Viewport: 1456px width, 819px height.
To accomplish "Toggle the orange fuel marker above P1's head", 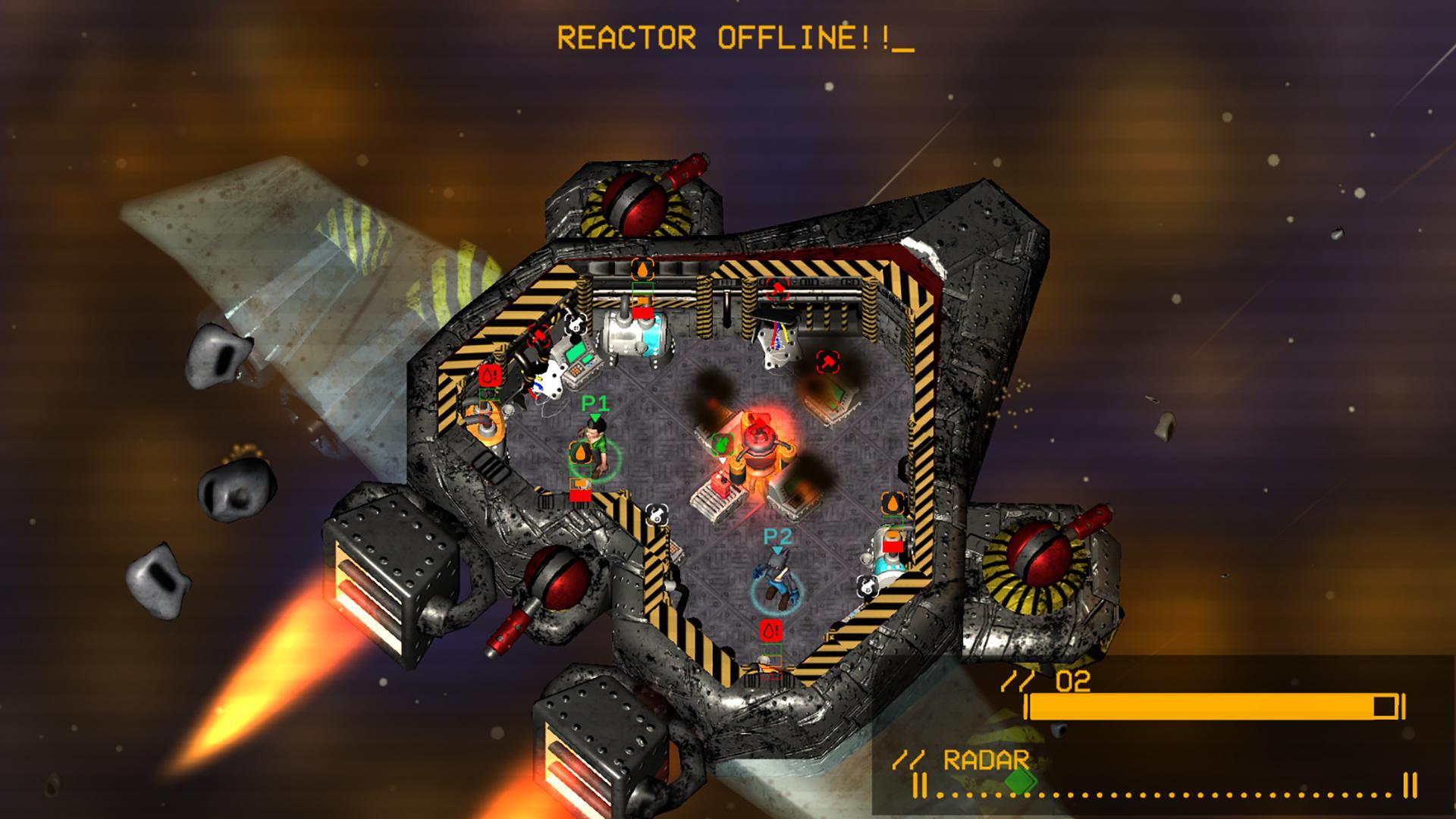I will (x=582, y=453).
